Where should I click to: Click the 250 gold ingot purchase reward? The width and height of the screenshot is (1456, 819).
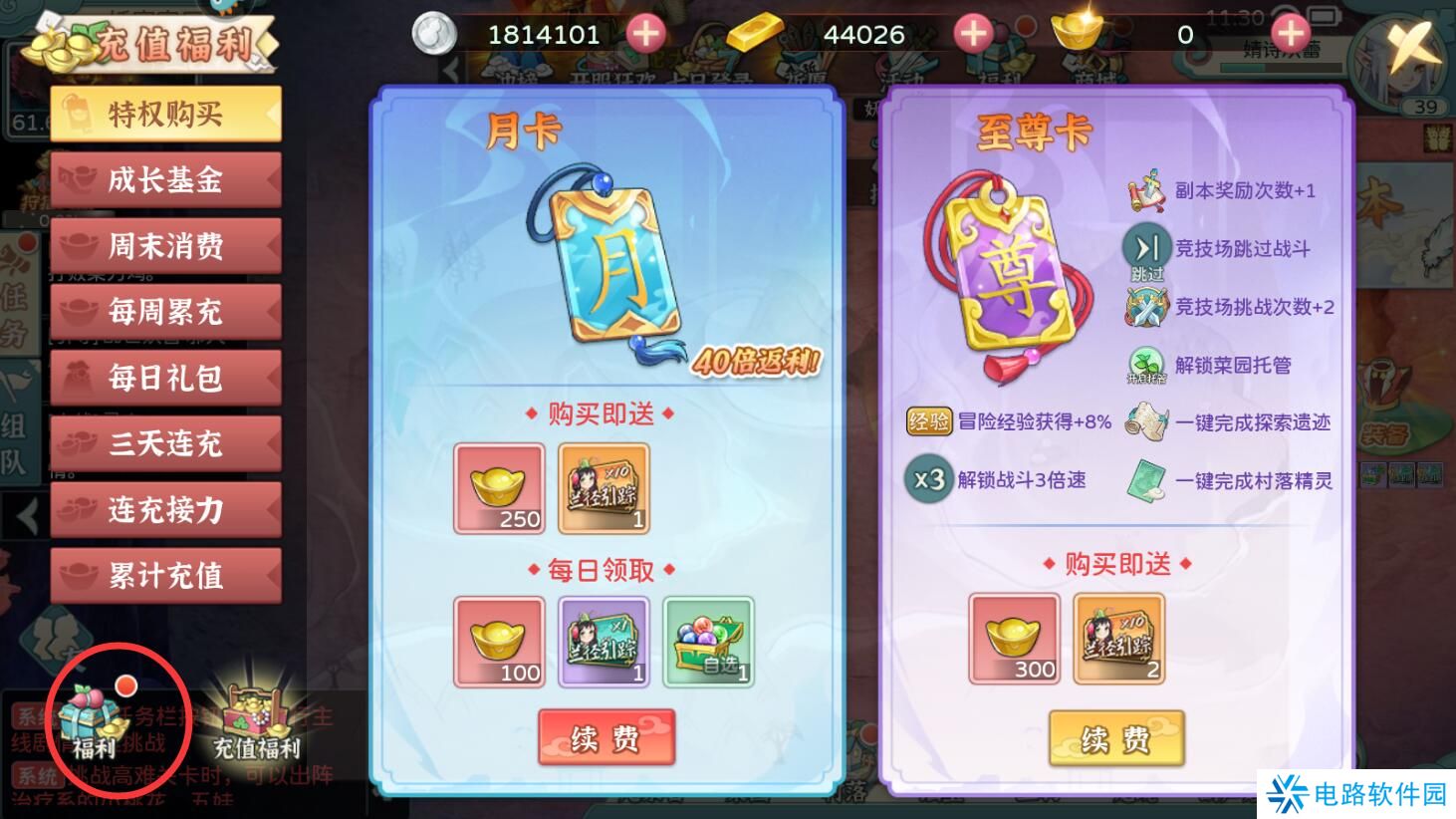click(498, 488)
